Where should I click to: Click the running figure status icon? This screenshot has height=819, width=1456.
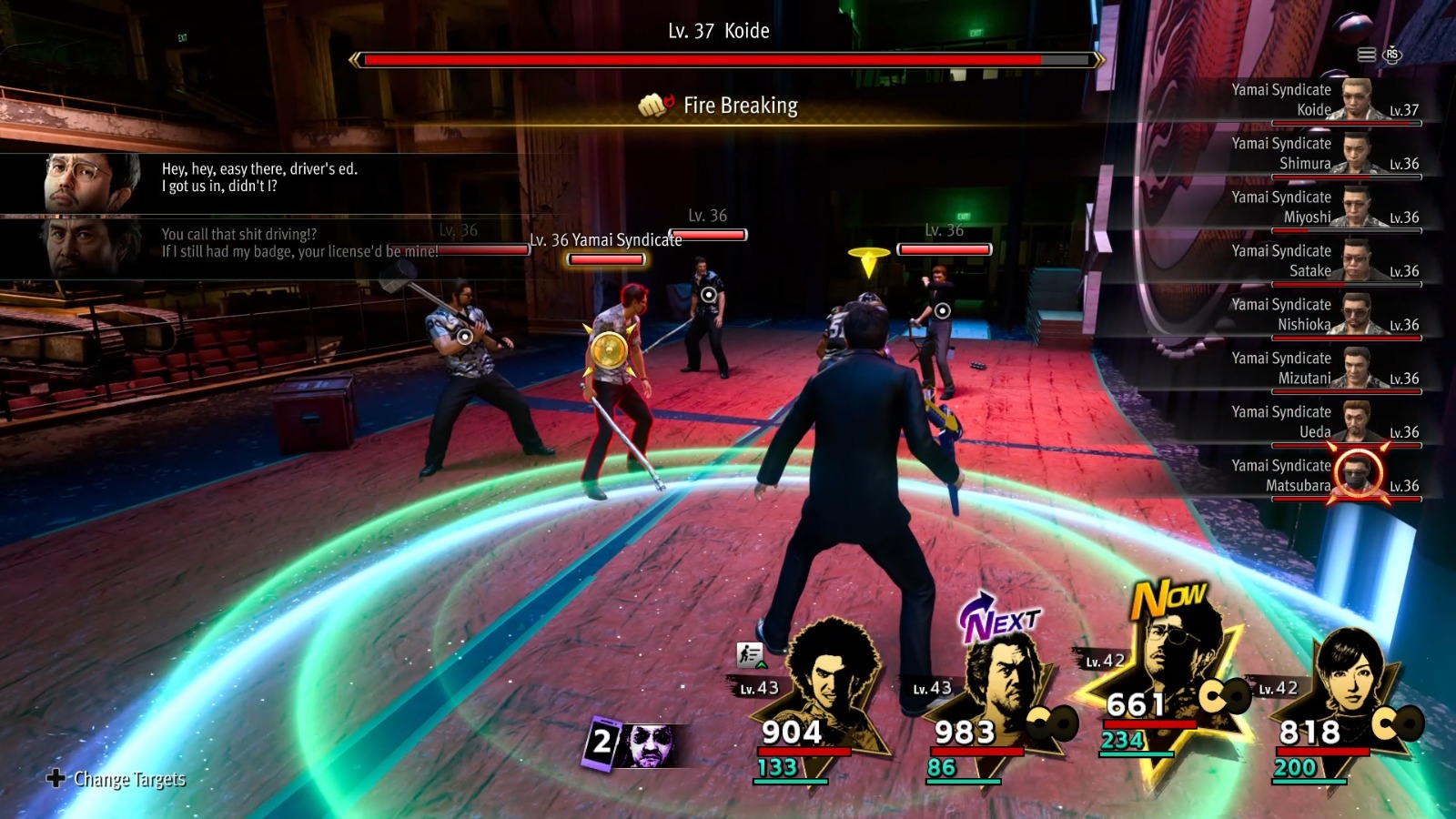pos(750,654)
